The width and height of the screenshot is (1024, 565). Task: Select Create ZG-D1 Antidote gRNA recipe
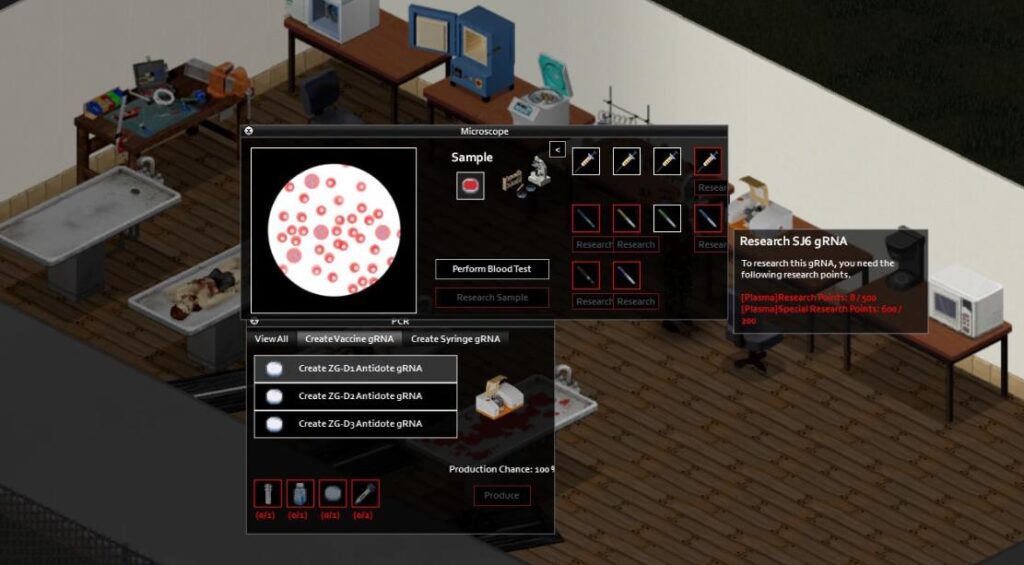(x=356, y=368)
